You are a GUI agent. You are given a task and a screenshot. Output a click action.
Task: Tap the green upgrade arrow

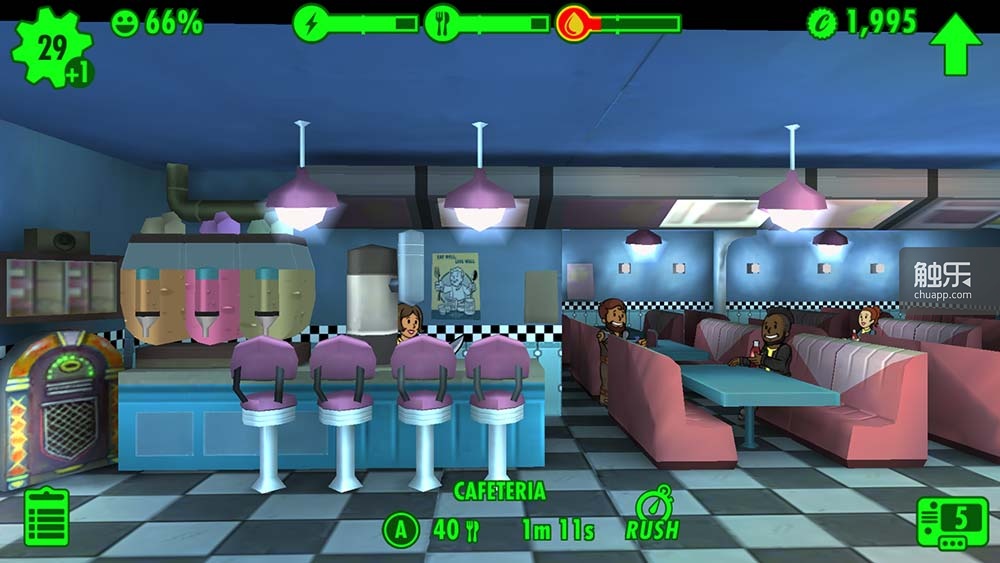click(x=955, y=43)
